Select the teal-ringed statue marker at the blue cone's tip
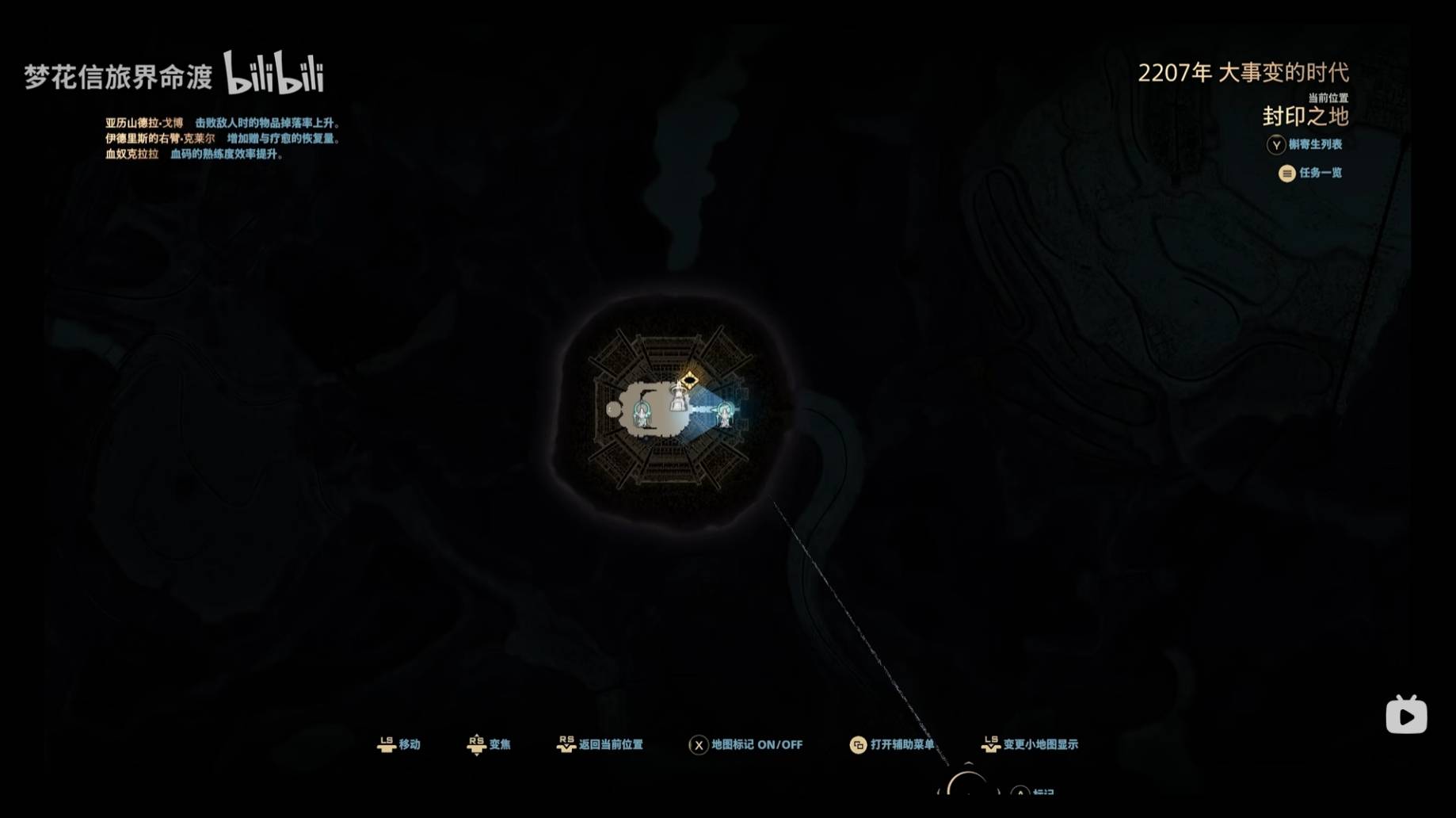This screenshot has width=1456, height=818. tap(724, 413)
